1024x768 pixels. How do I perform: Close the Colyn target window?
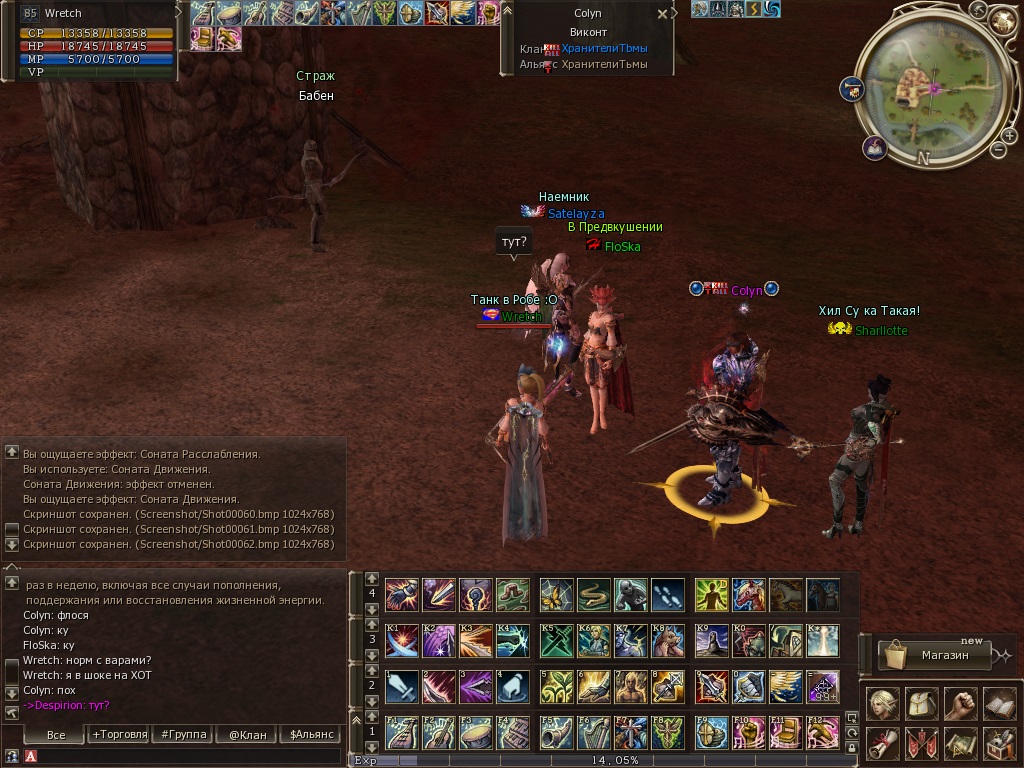coord(662,15)
